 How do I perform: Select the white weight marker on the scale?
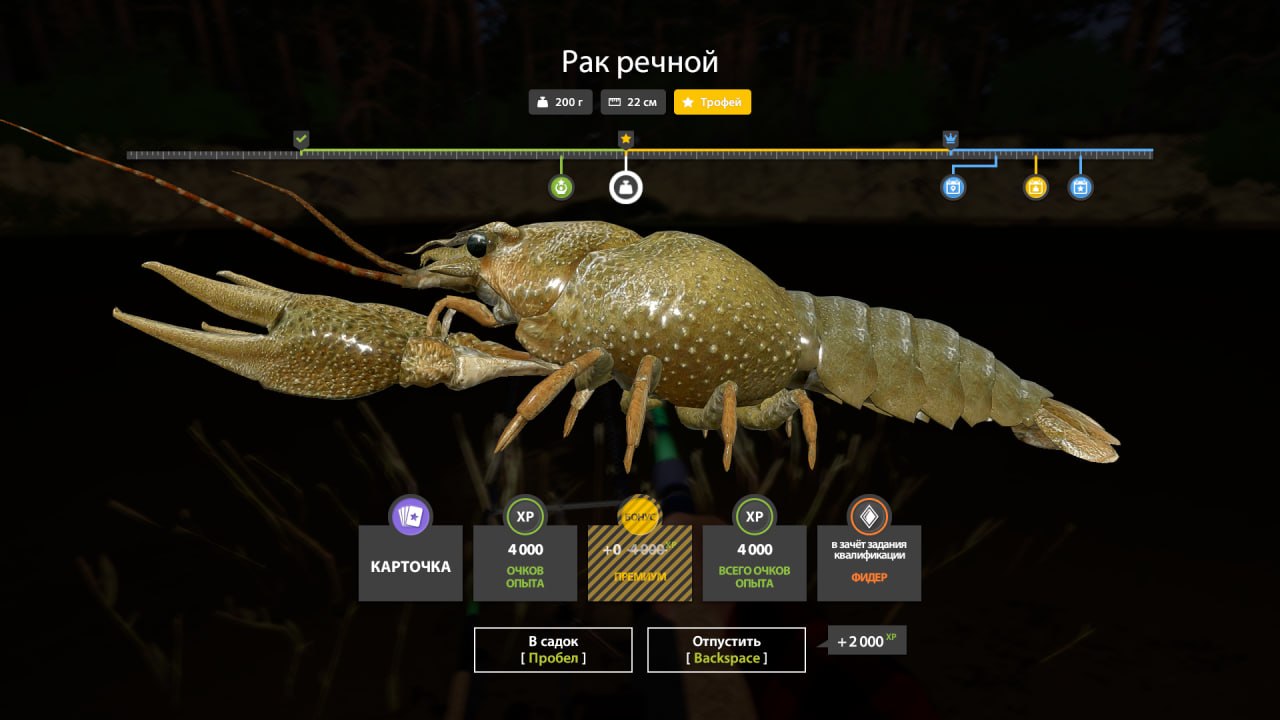pos(626,187)
